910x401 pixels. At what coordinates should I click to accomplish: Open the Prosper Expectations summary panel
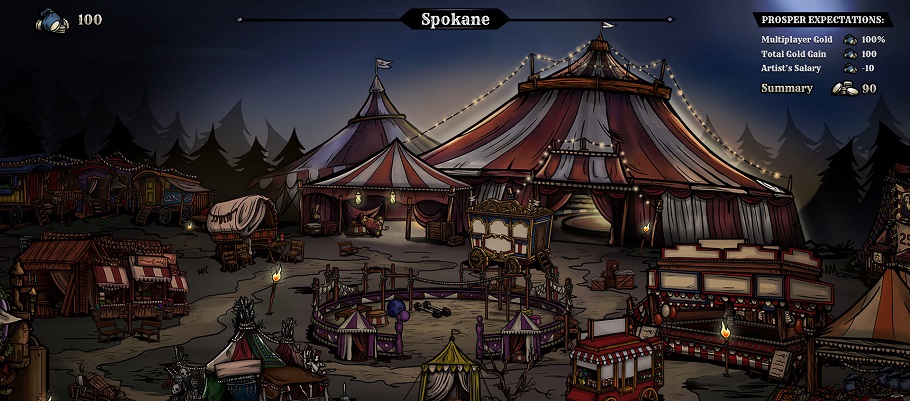pos(822,19)
